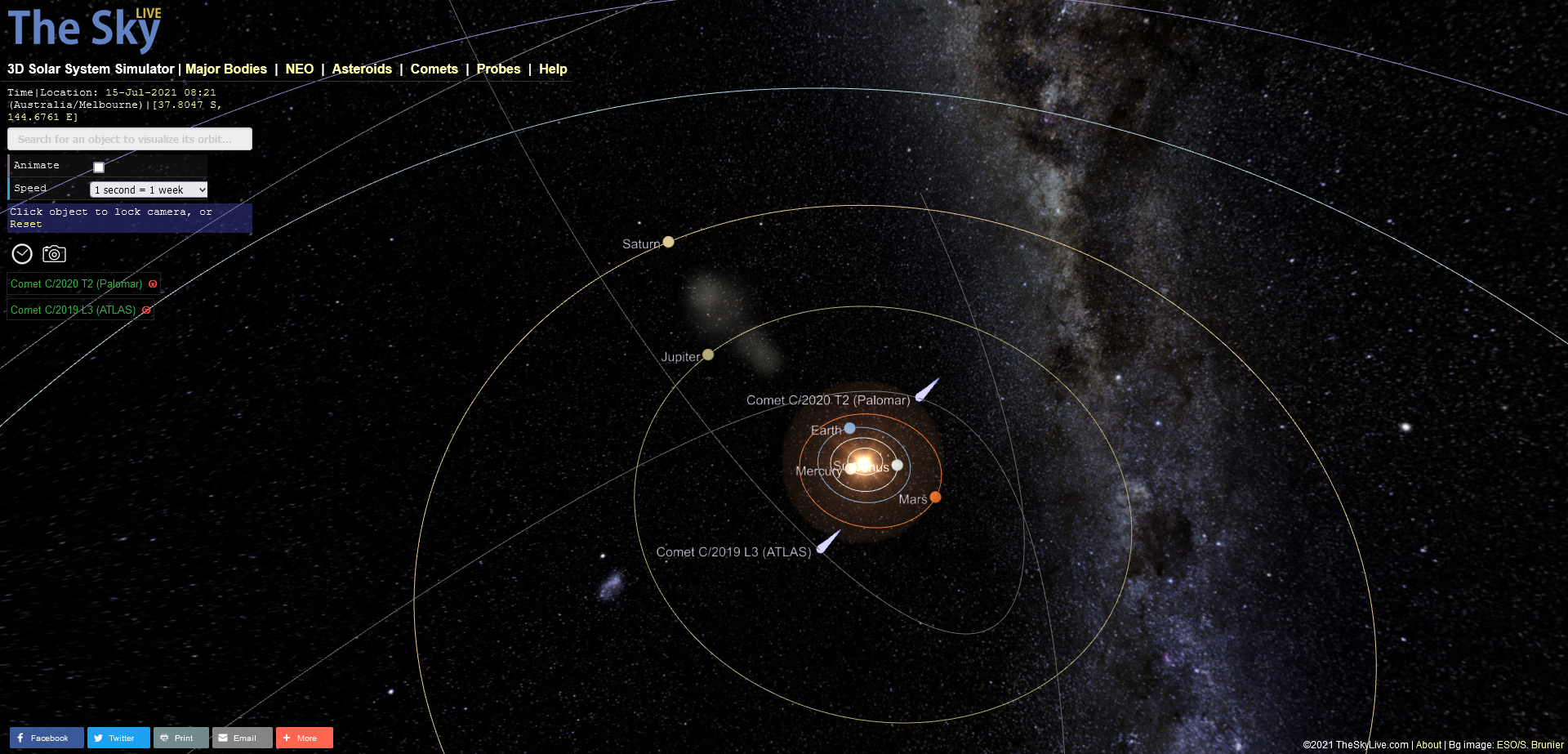This screenshot has height=754, width=1568.
Task: Open the Speed dropdown showing 1 second = 1 week
Action: pyautogui.click(x=148, y=189)
